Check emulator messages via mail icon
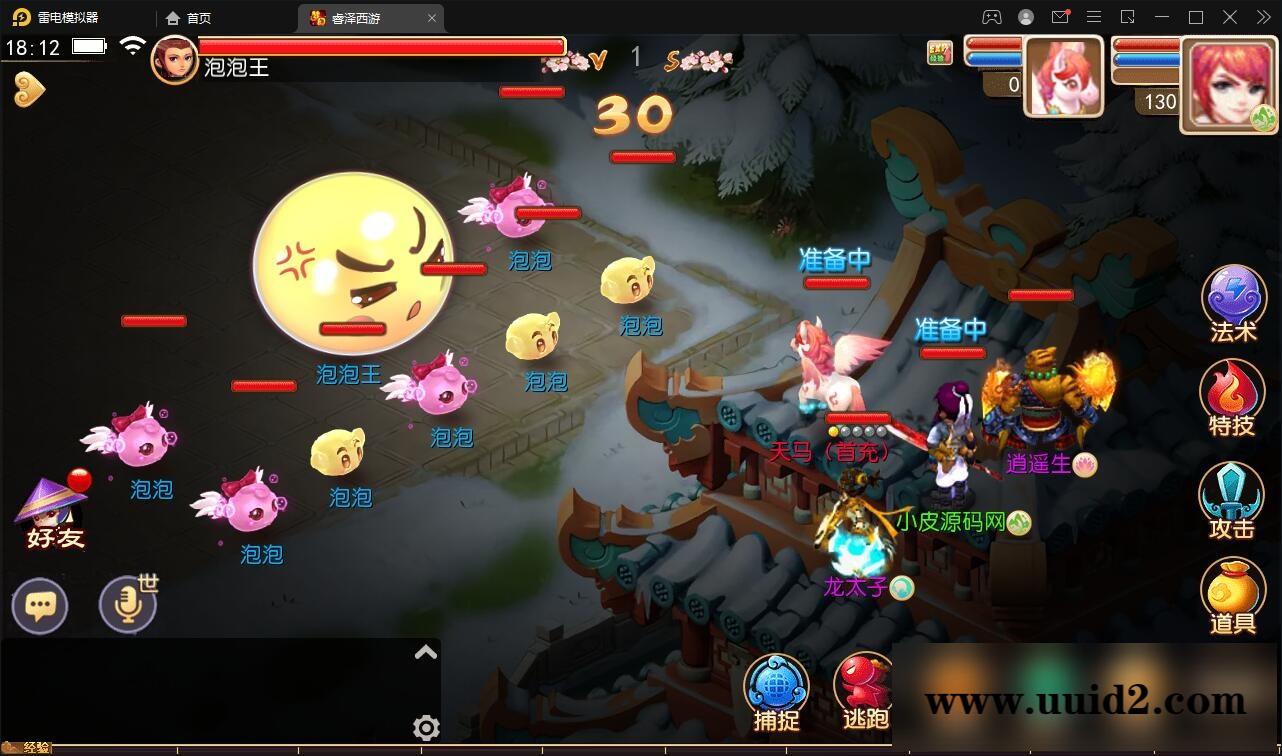This screenshot has height=756, width=1282. coord(1062,17)
